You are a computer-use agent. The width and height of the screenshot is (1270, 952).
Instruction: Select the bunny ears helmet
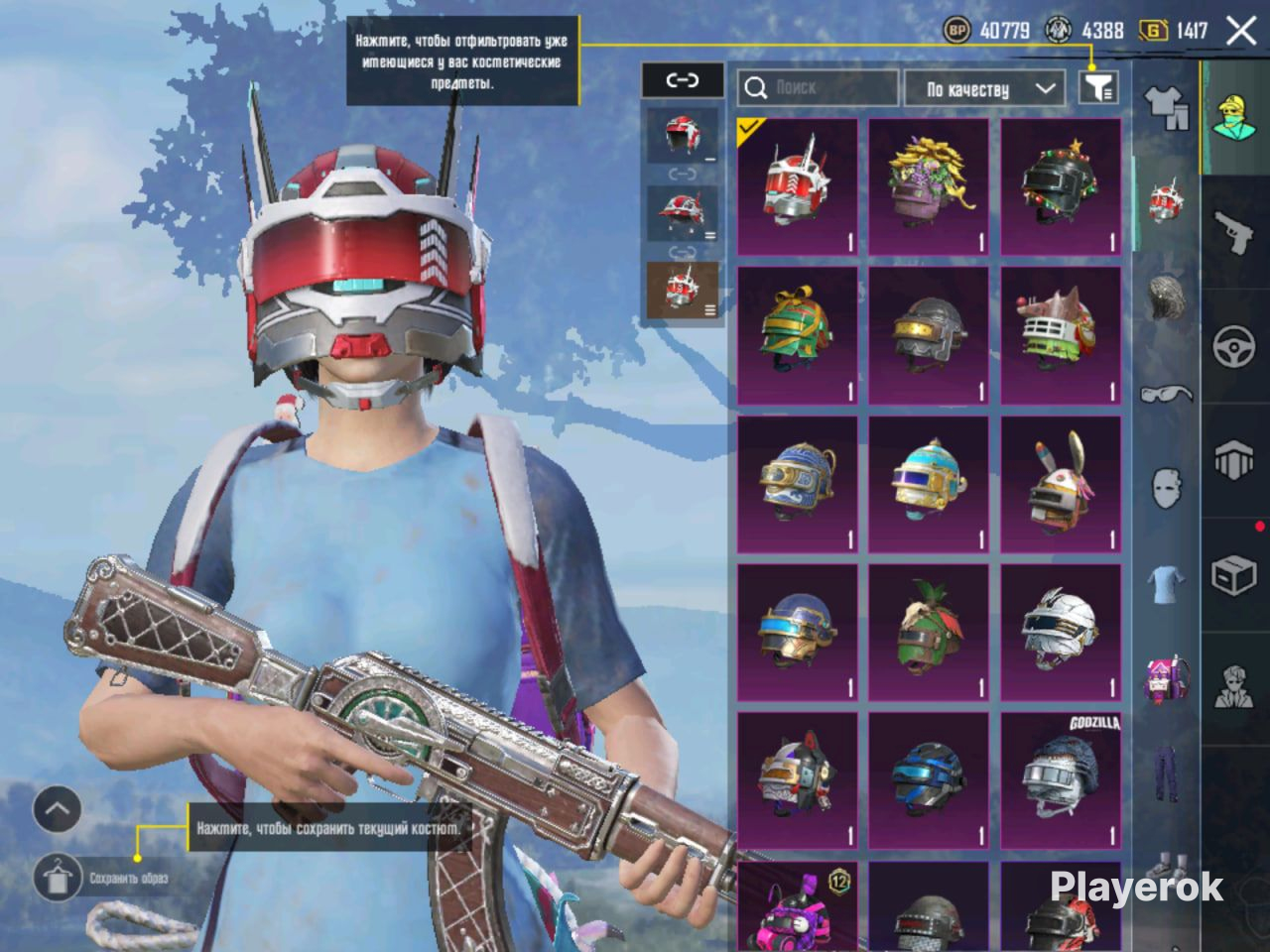point(1061,484)
